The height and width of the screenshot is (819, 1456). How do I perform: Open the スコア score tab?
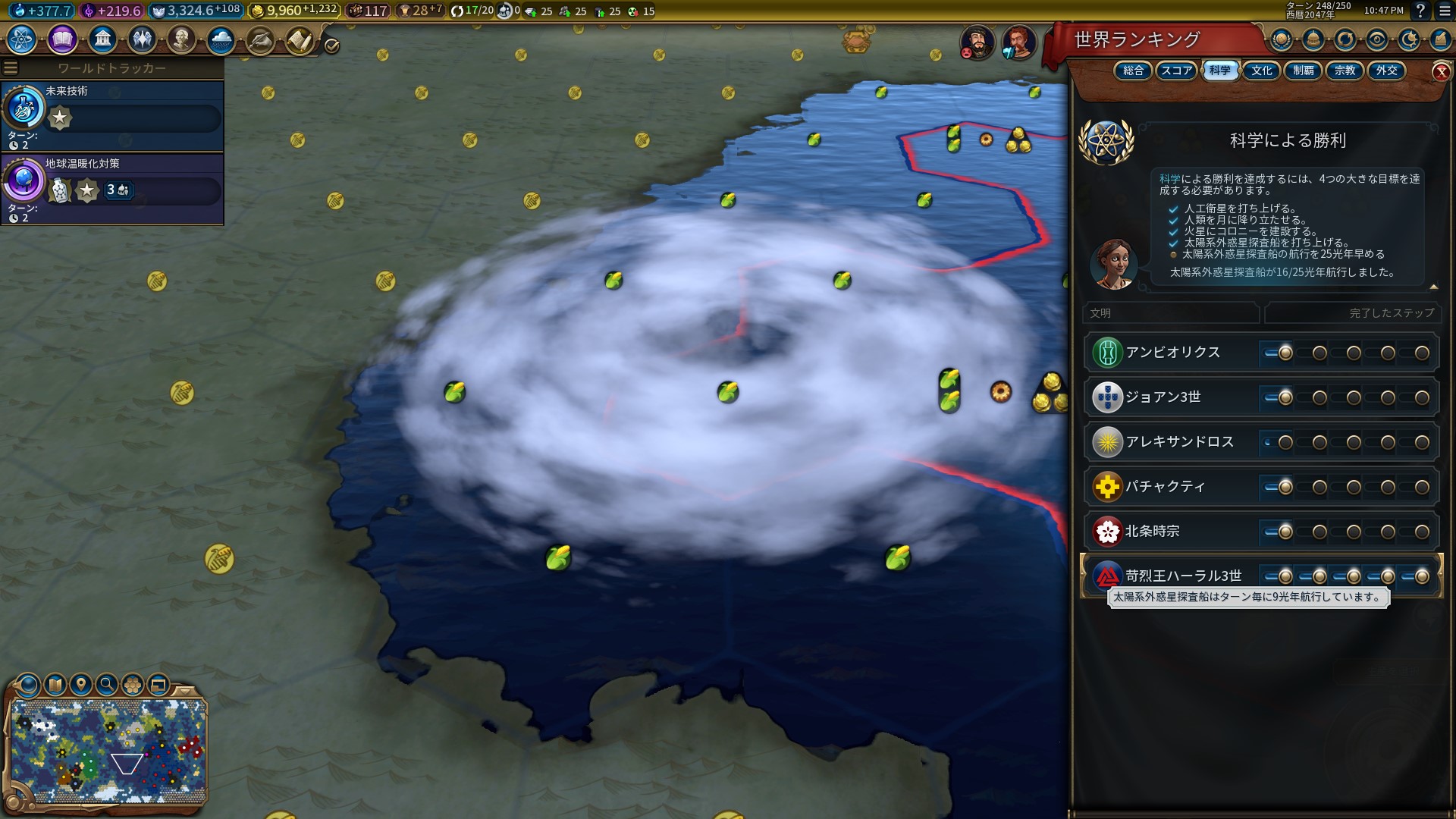(x=1176, y=71)
